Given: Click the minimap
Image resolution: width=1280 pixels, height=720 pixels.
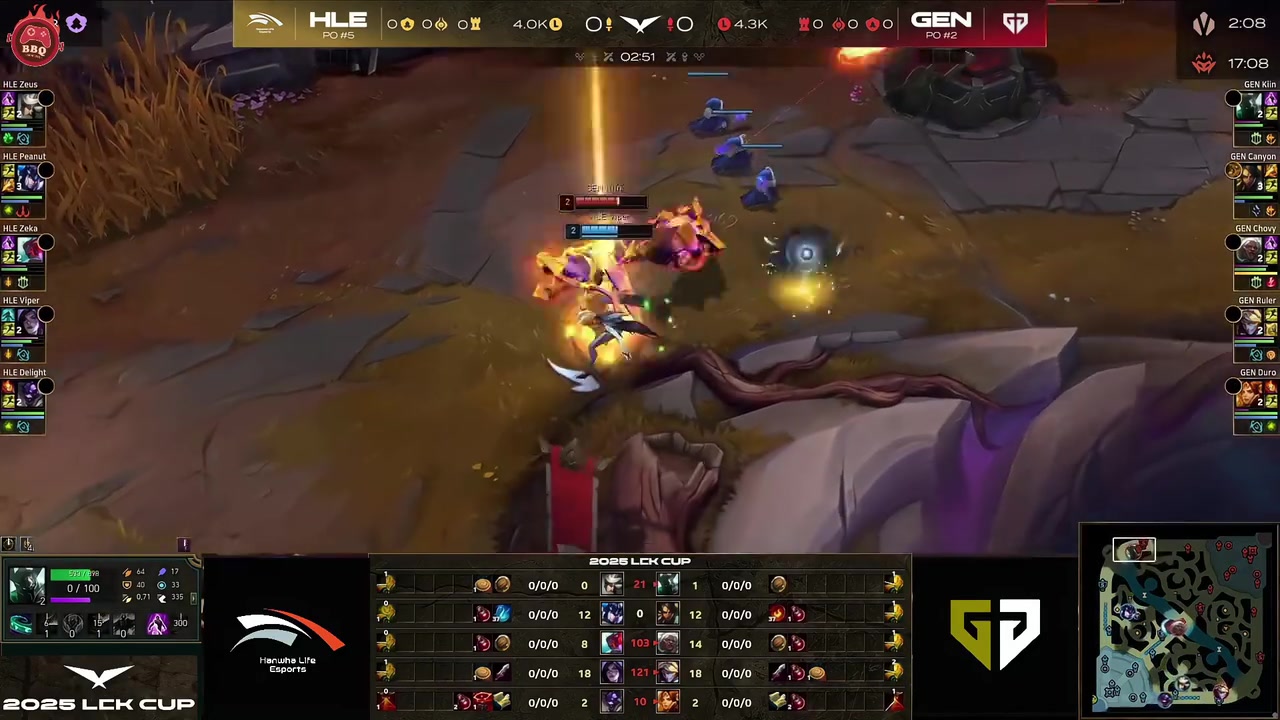Looking at the screenshot, I should click(1178, 620).
